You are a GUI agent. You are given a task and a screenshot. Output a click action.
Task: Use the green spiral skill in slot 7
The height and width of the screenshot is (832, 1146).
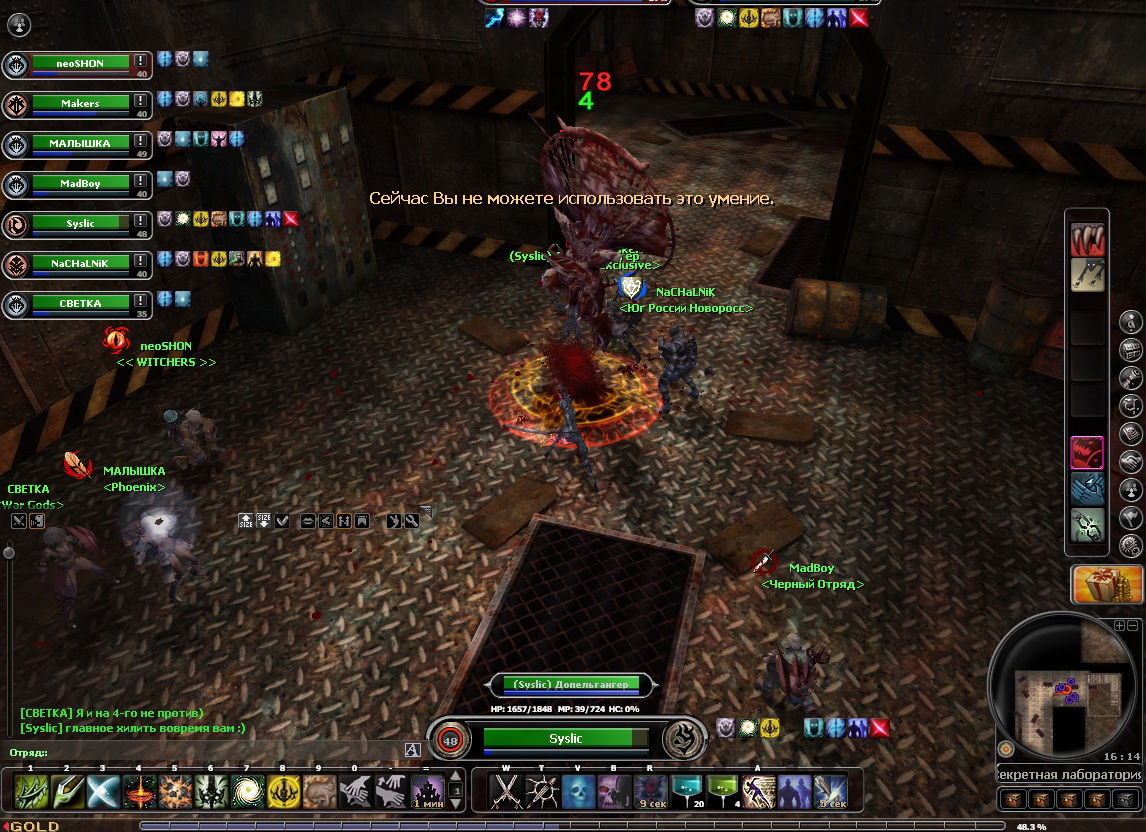point(247,792)
